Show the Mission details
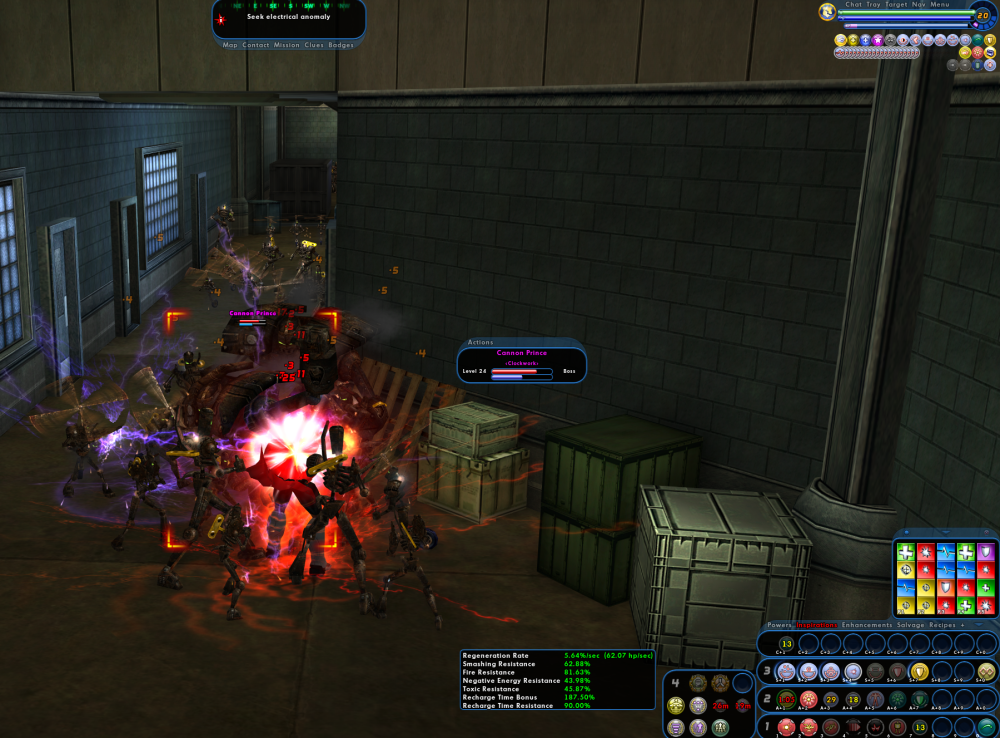1000x738 pixels. [287, 45]
